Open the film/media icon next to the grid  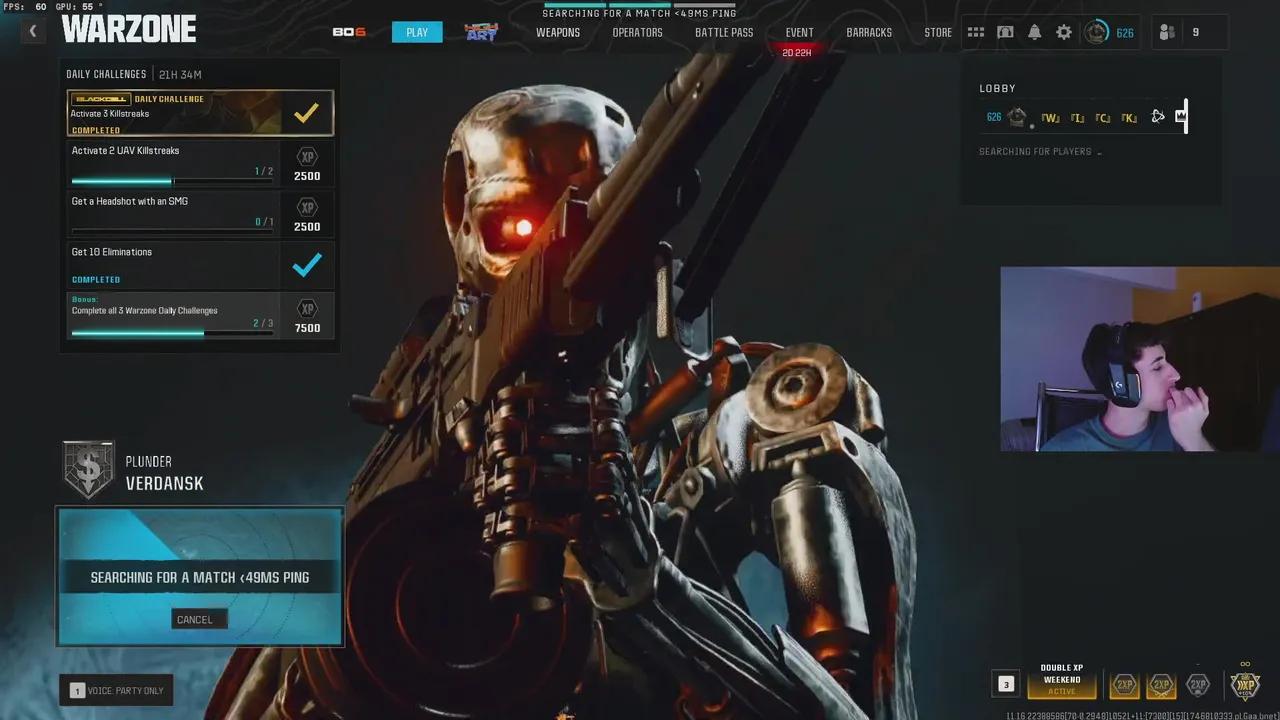click(1005, 32)
